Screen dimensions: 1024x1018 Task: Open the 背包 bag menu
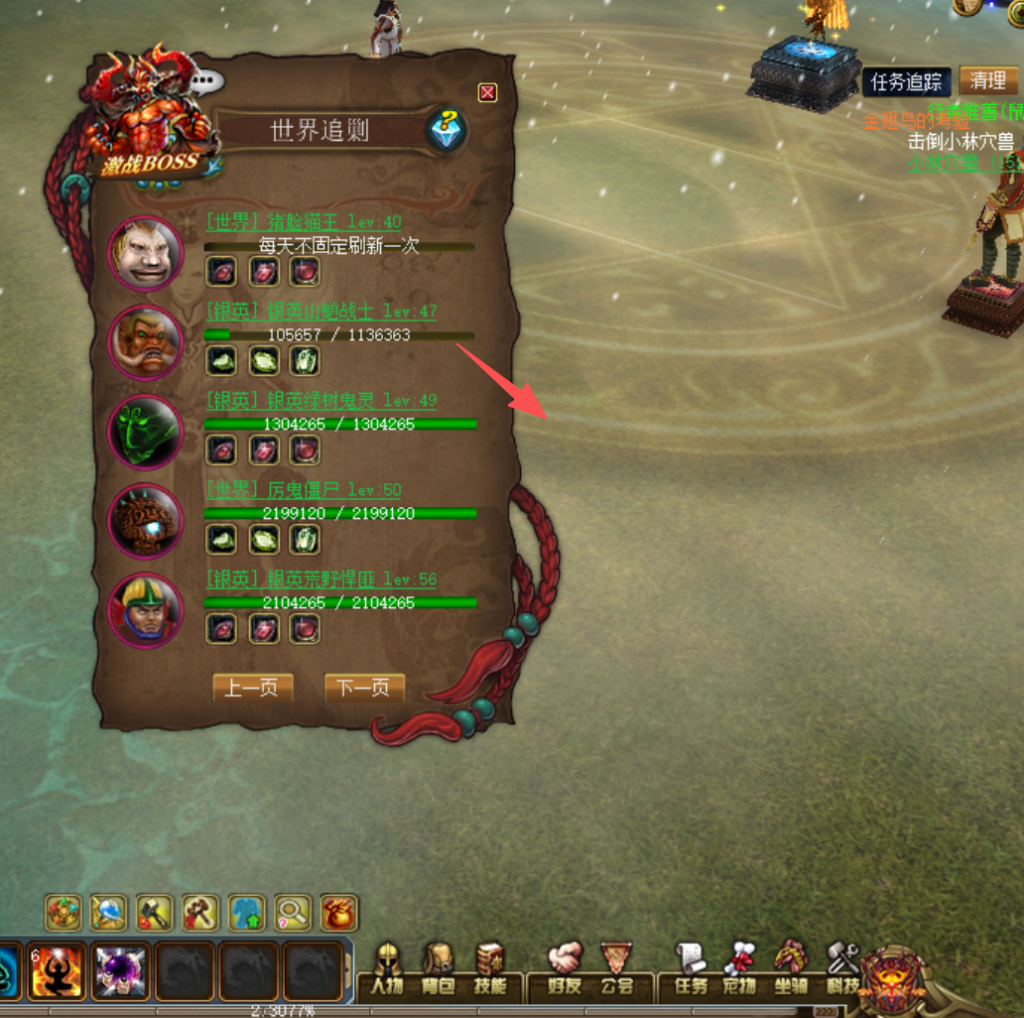coord(437,969)
